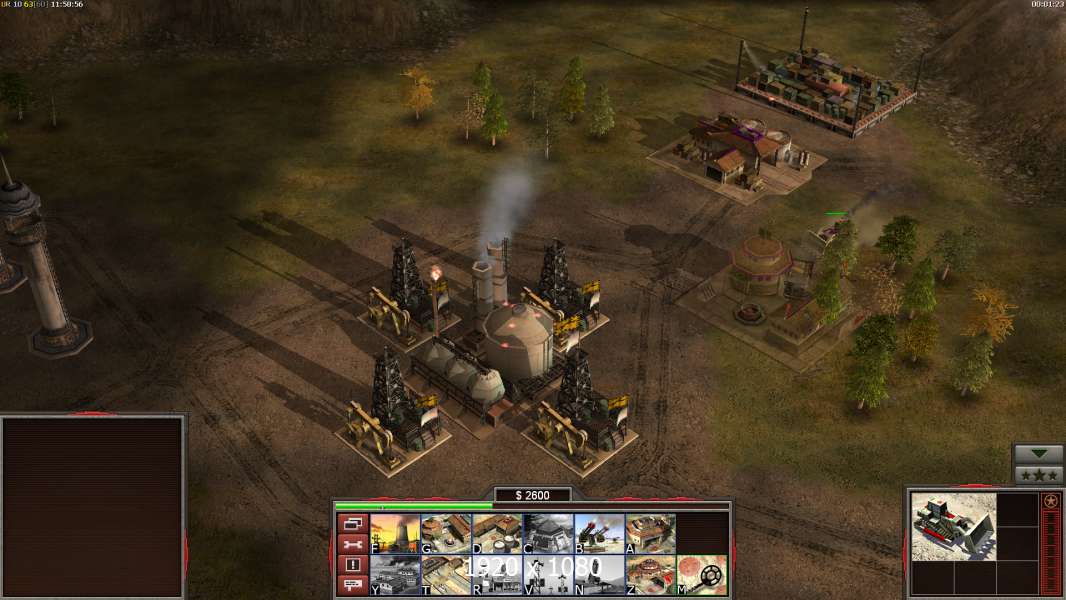Viewport: 1066px width, 600px height.
Task: Click the minimap radar panel
Action: click(x=93, y=507)
